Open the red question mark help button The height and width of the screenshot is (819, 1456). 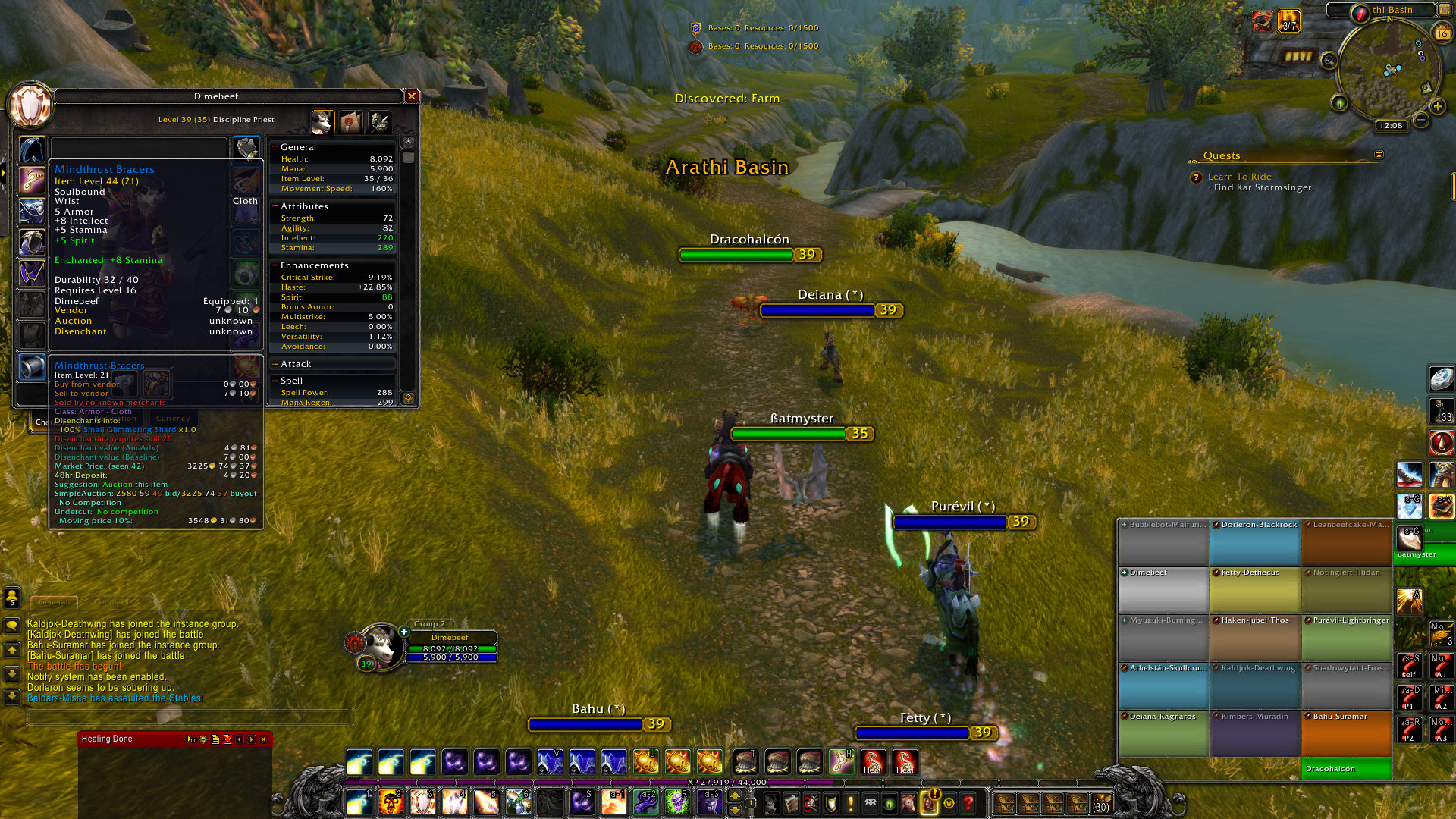click(968, 802)
